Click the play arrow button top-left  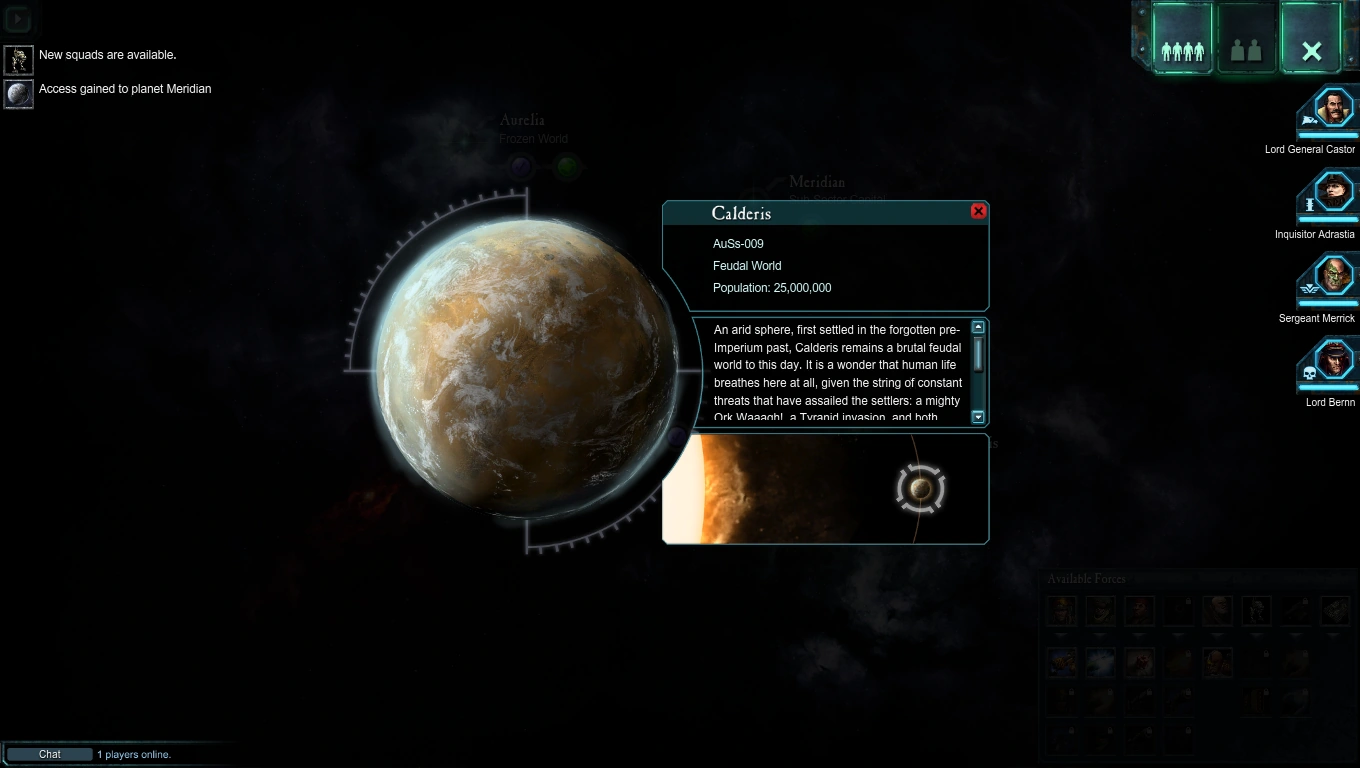point(18,19)
